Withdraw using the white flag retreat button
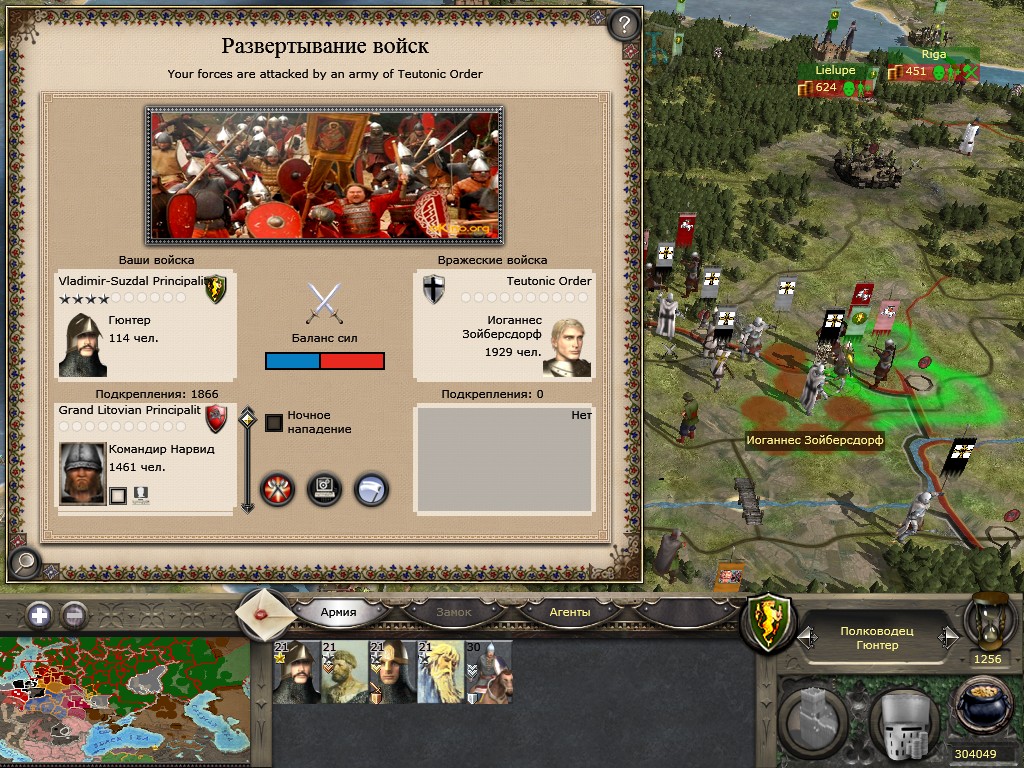Screen dimensions: 1024x768 click(x=371, y=489)
